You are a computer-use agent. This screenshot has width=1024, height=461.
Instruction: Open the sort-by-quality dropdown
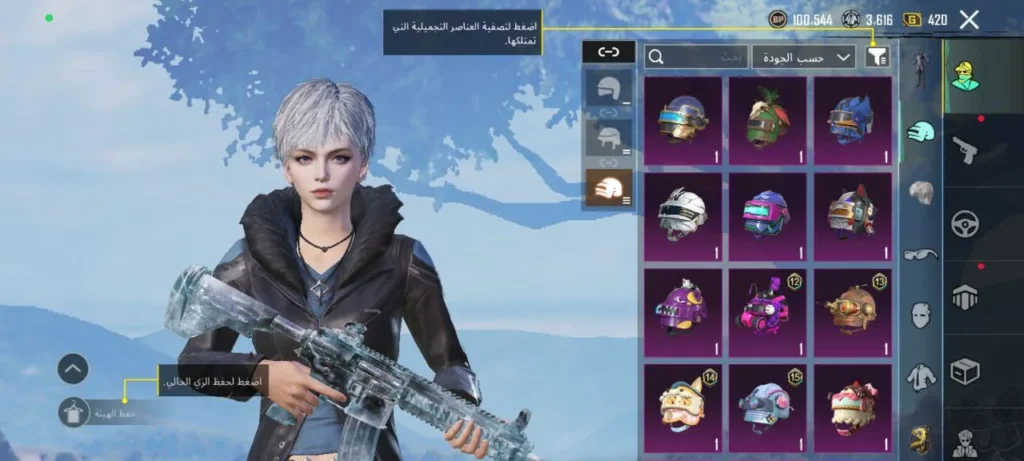pos(804,57)
